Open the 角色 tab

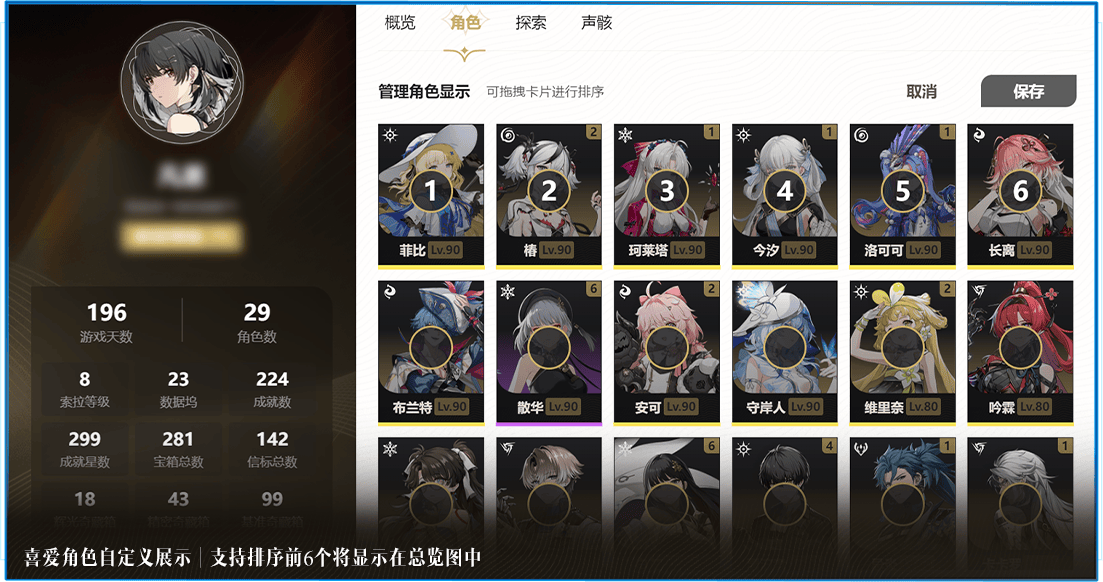465,23
